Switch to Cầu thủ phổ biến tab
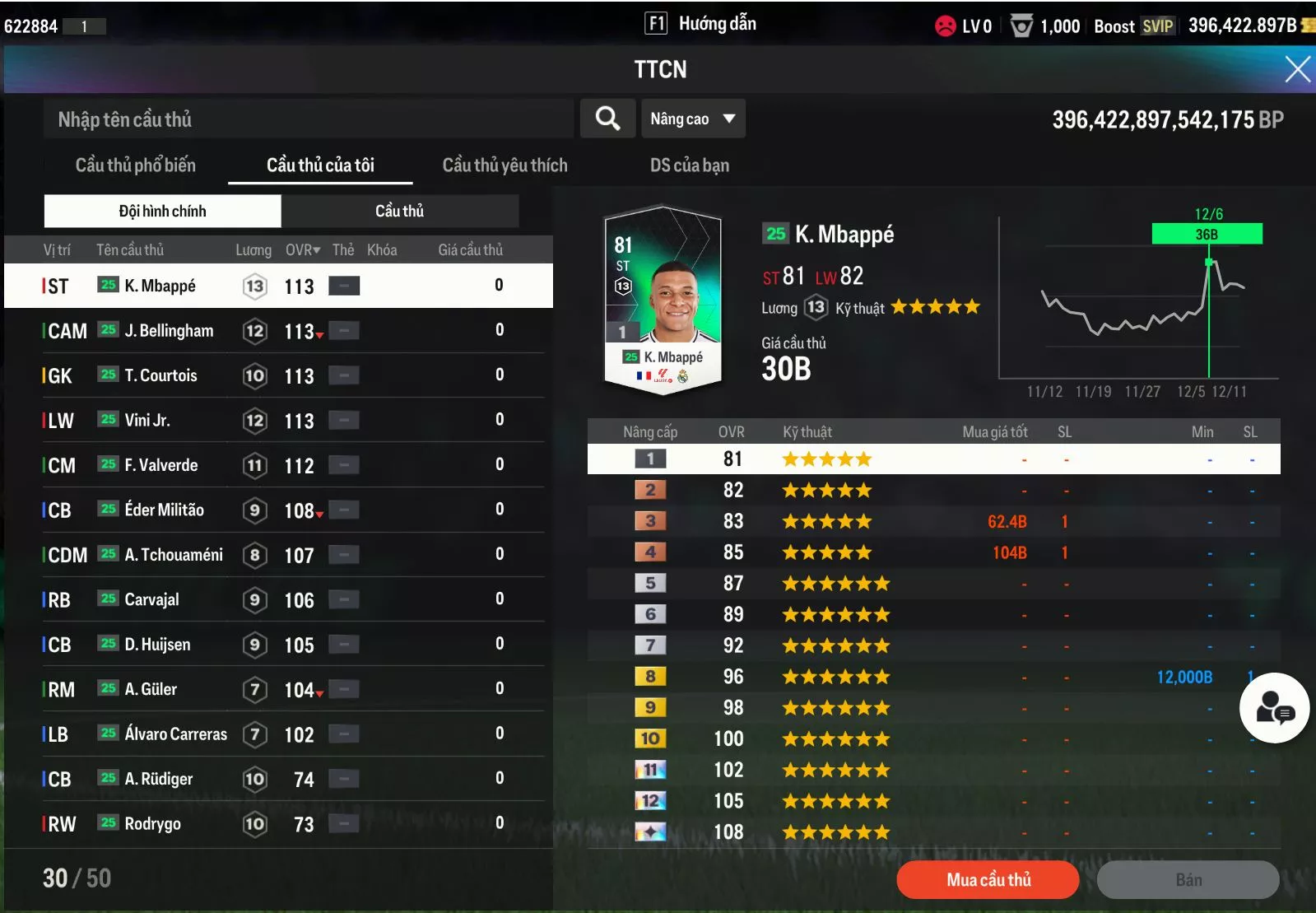Viewport: 1316px width, 913px height. (x=136, y=165)
